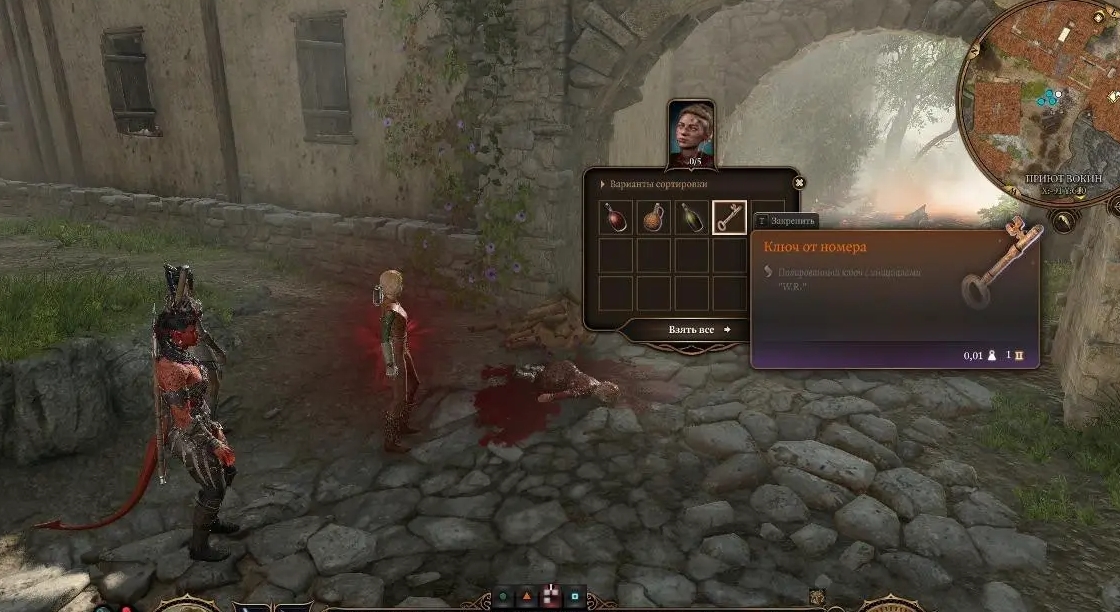Select the green circle hotbar filter
Screen dimensions: 1120x612
click(503, 597)
